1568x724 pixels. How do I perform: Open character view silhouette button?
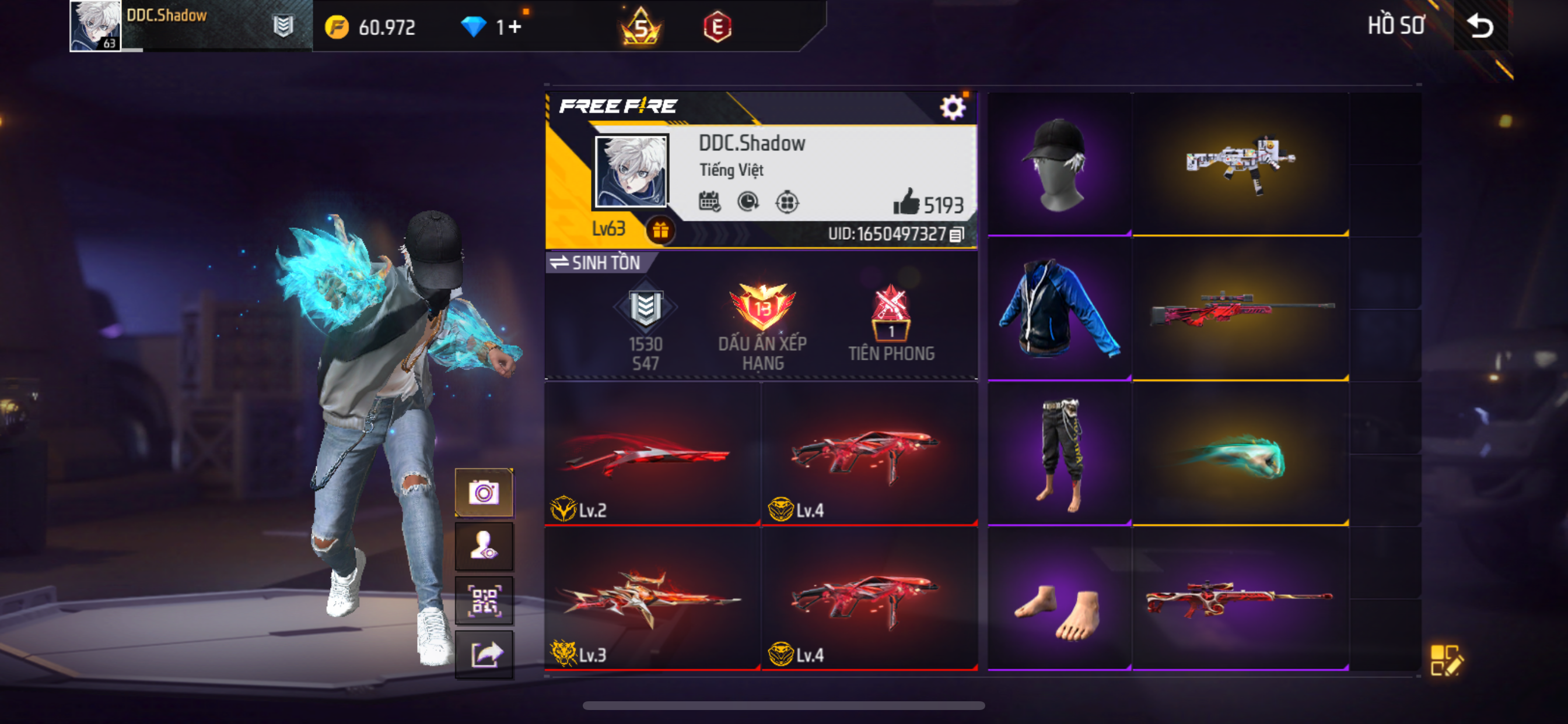484,546
